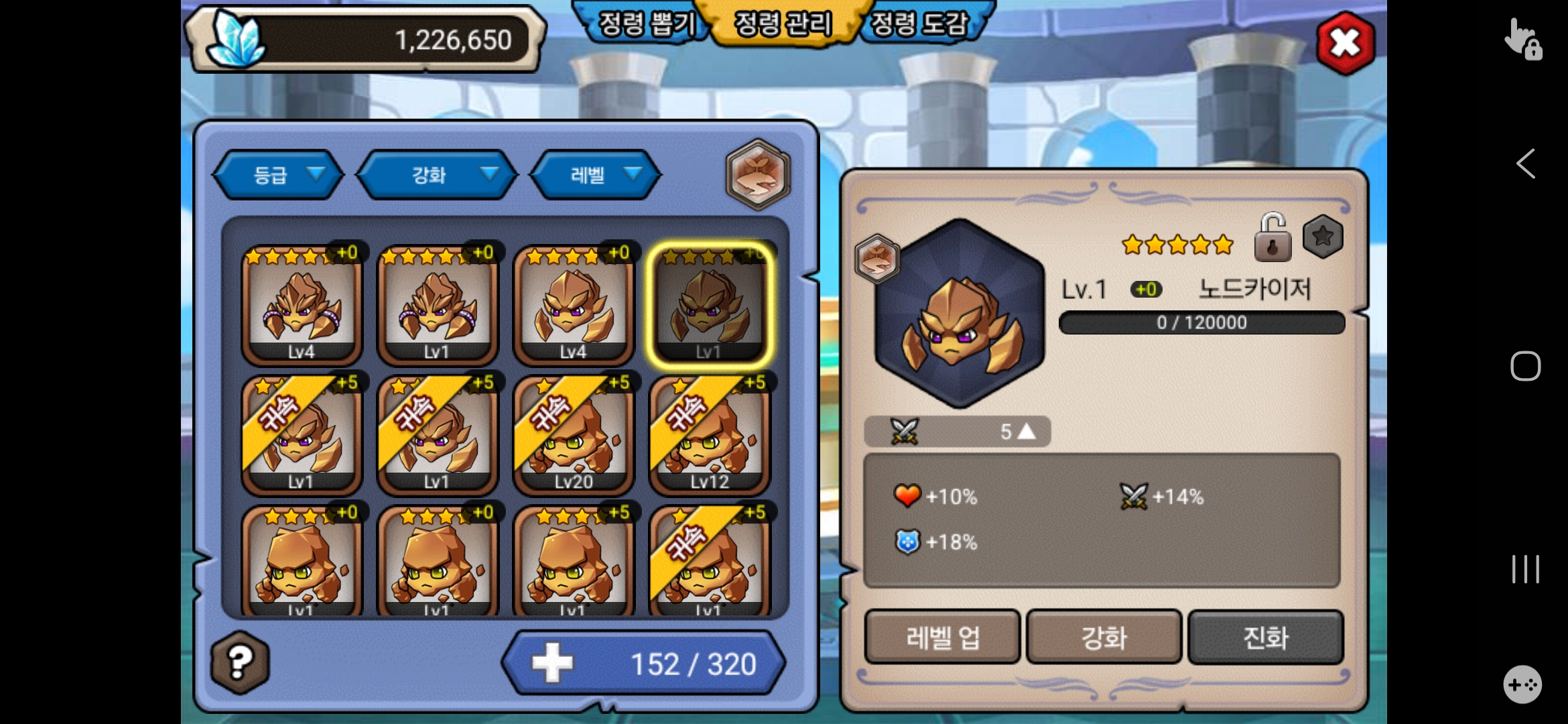Tap the 레벨 업 button
1568x724 pixels.
click(942, 637)
